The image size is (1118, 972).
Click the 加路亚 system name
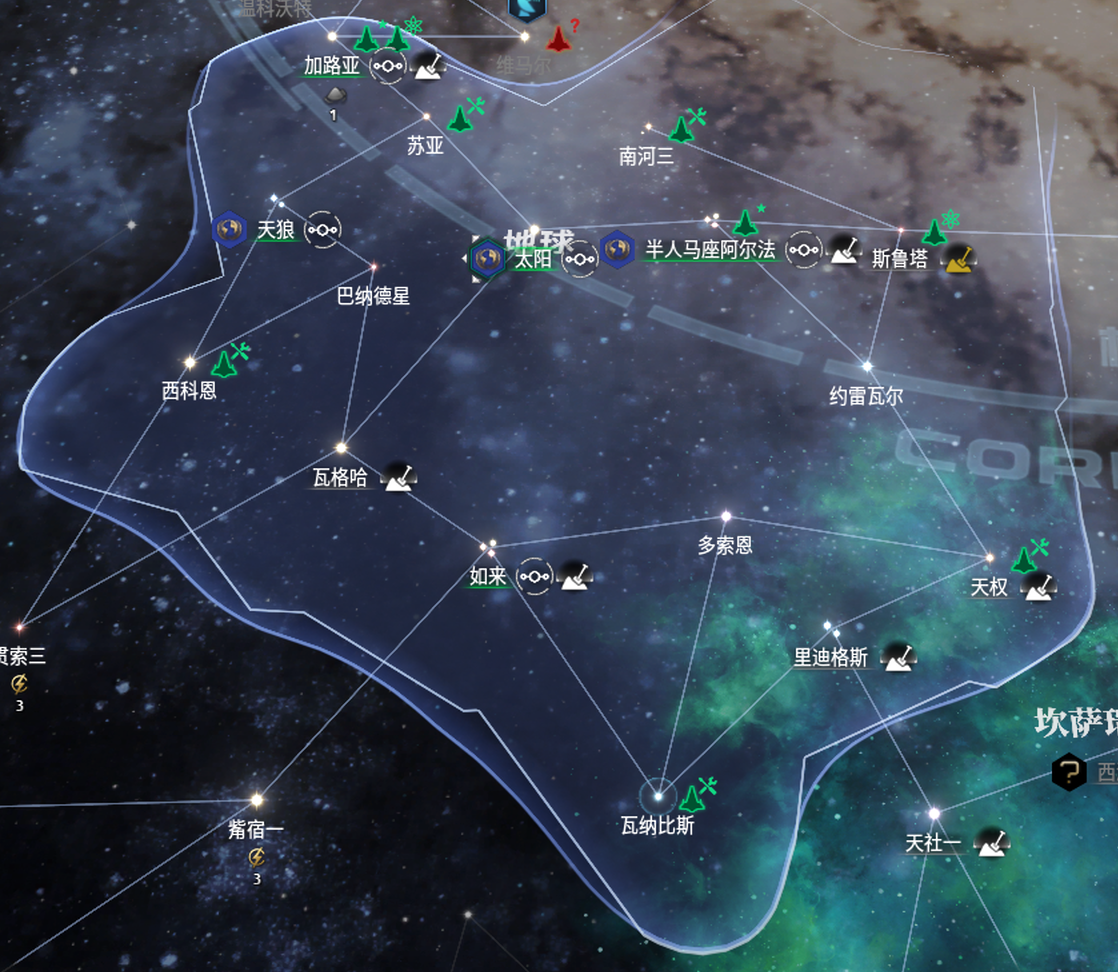click(x=332, y=66)
